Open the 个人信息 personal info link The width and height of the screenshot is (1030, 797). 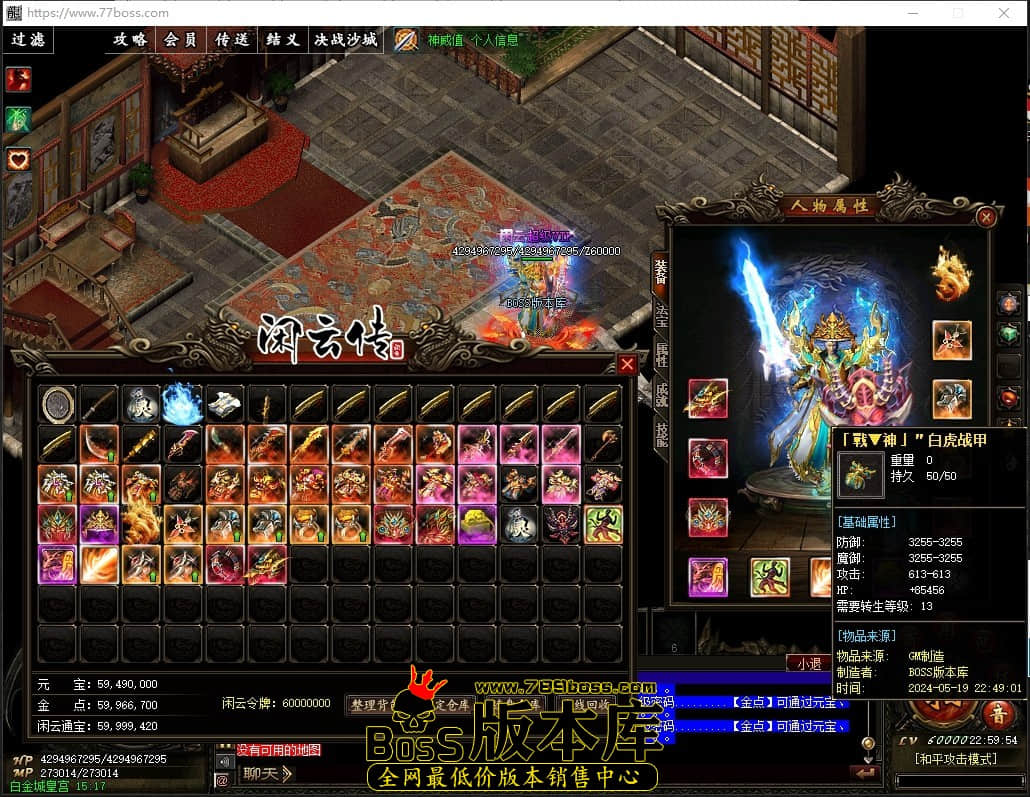[x=495, y=41]
